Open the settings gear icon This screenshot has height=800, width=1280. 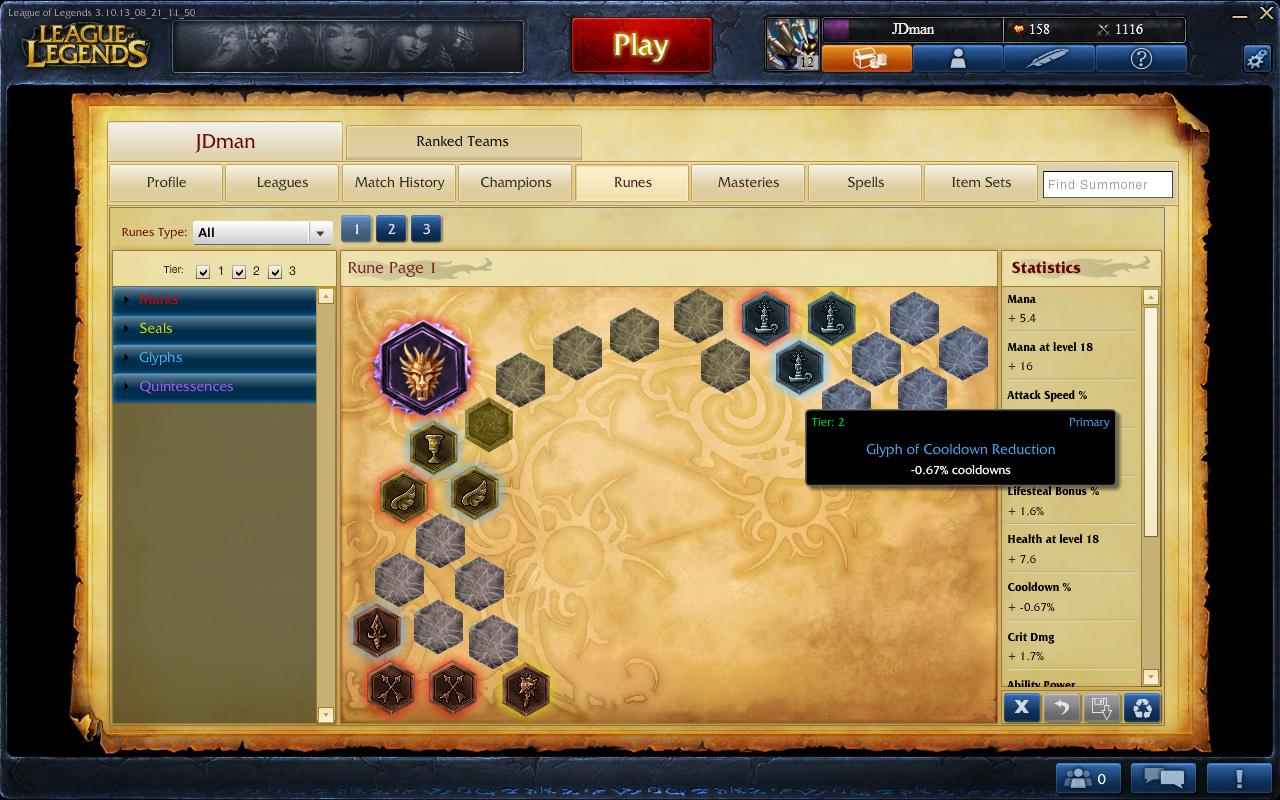[1258, 58]
